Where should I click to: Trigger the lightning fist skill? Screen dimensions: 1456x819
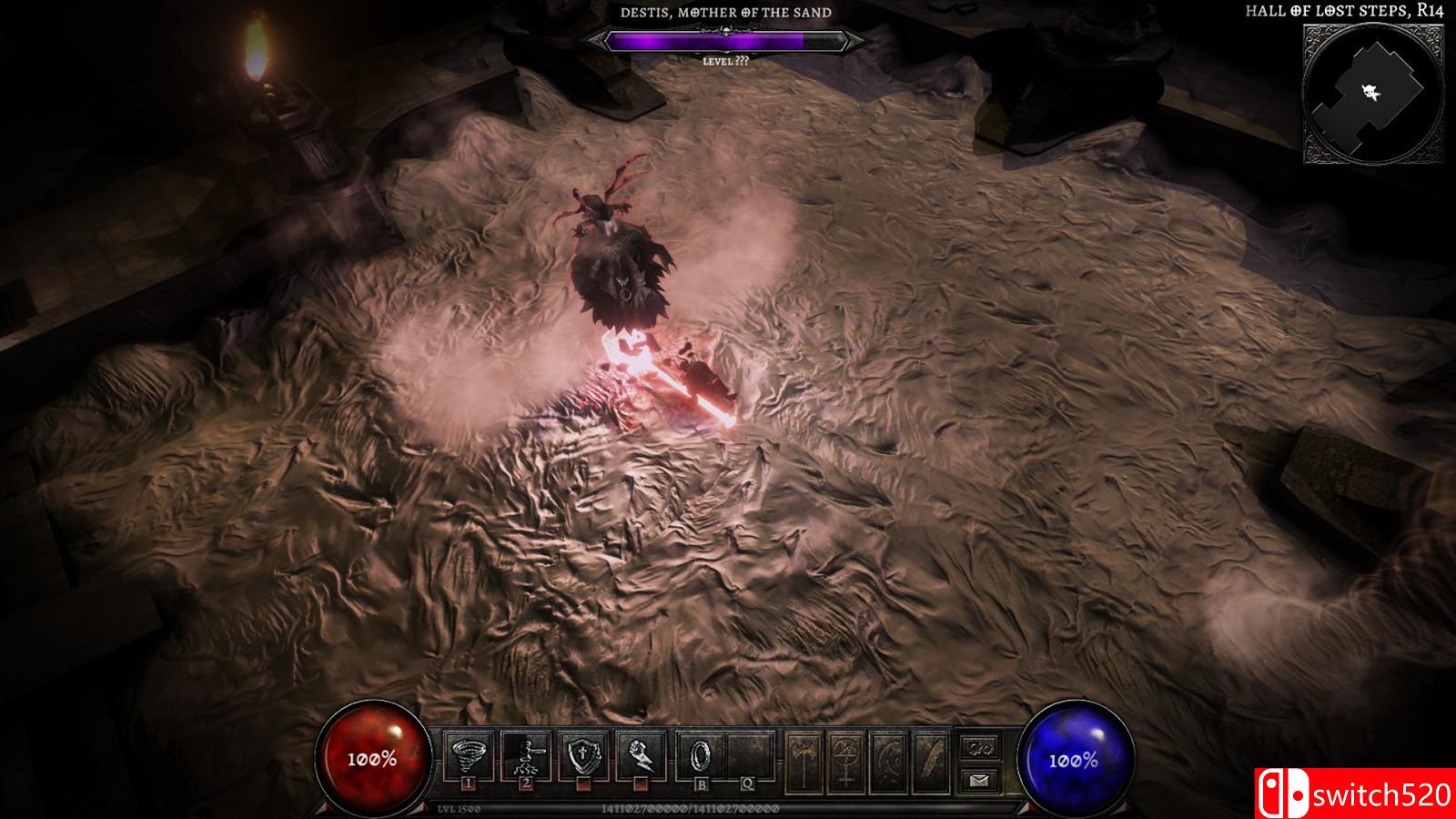pyautogui.click(x=639, y=756)
